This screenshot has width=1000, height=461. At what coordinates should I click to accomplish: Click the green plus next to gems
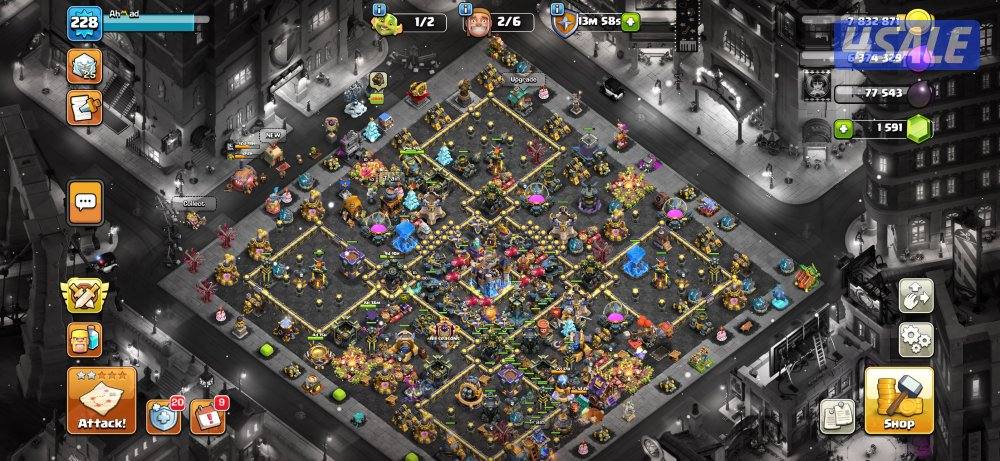click(x=844, y=128)
